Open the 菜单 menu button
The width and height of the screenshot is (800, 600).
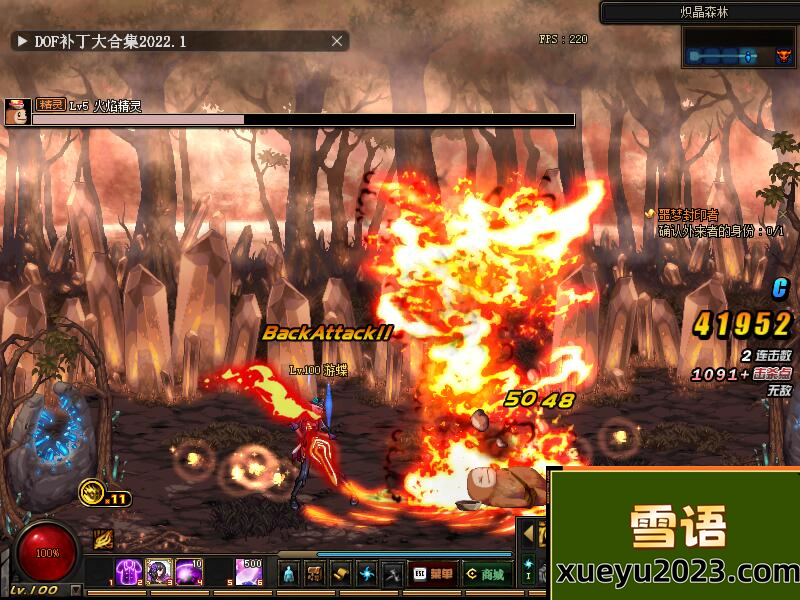pos(434,574)
